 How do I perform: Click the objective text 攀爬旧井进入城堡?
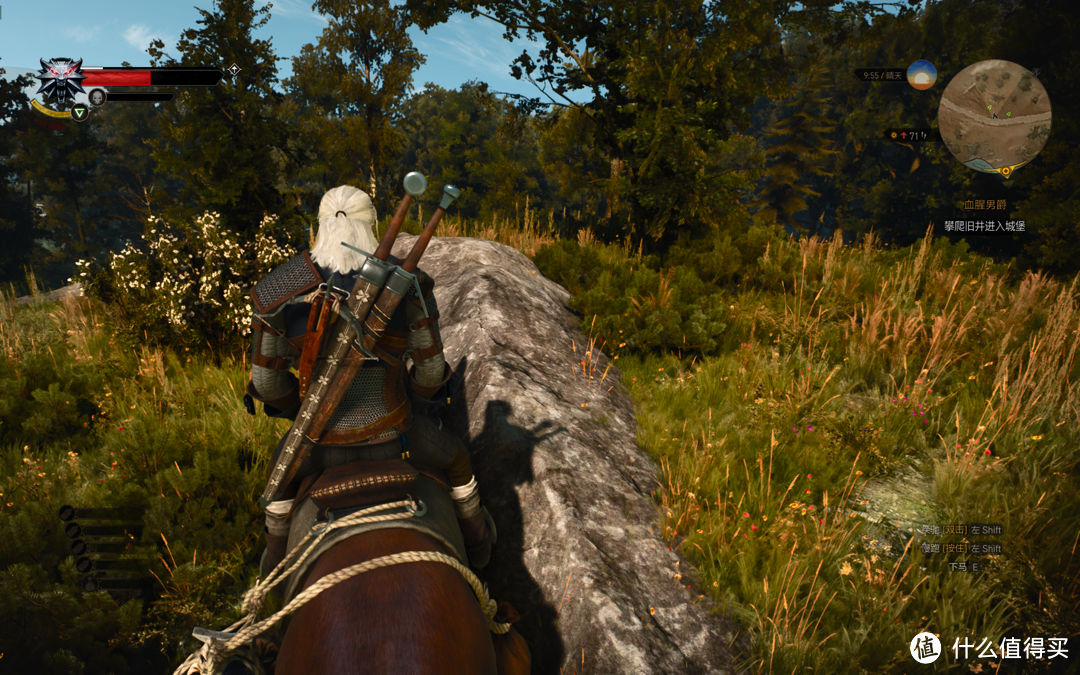point(984,227)
